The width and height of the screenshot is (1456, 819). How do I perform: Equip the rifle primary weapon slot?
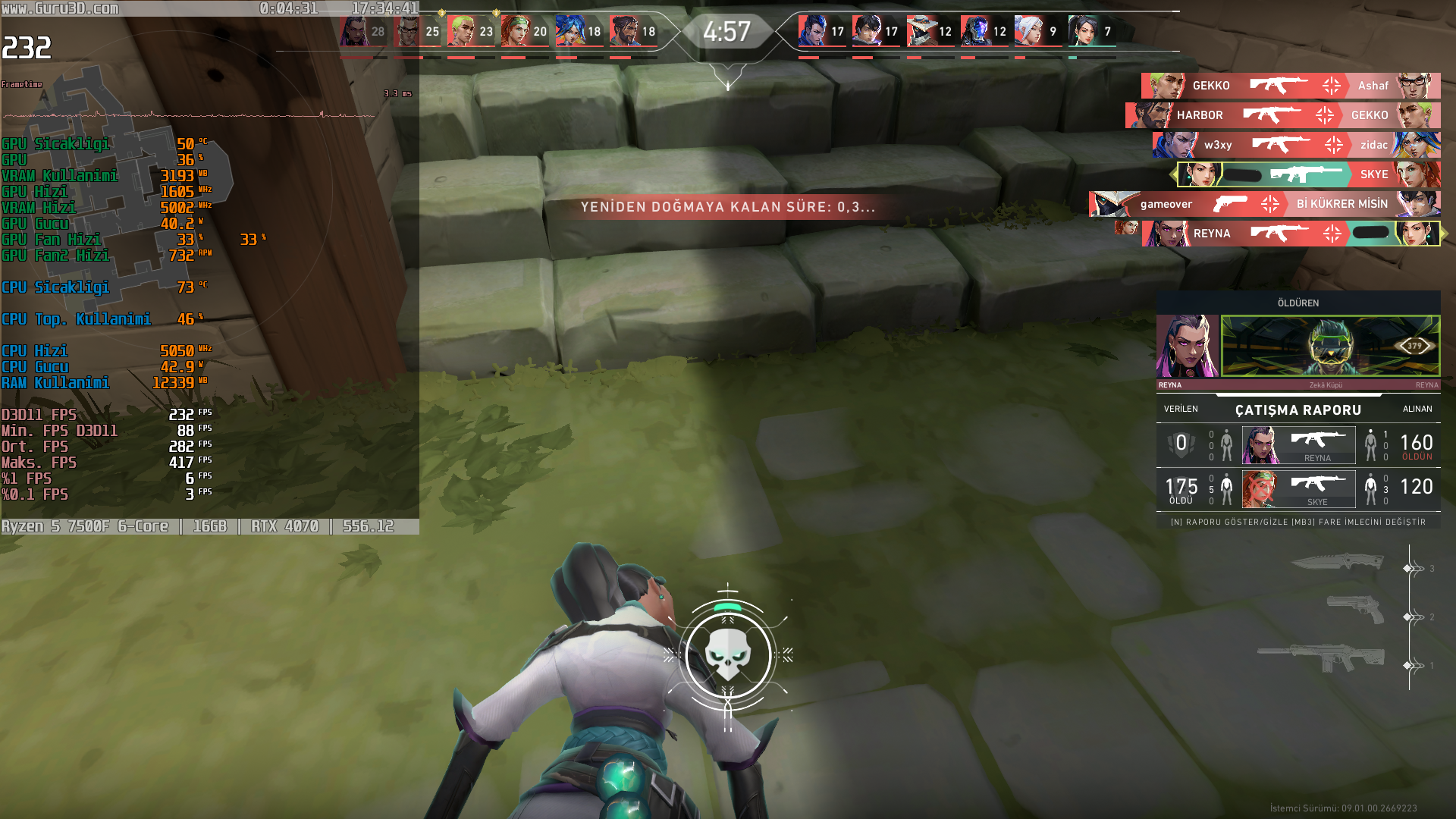point(1321,657)
